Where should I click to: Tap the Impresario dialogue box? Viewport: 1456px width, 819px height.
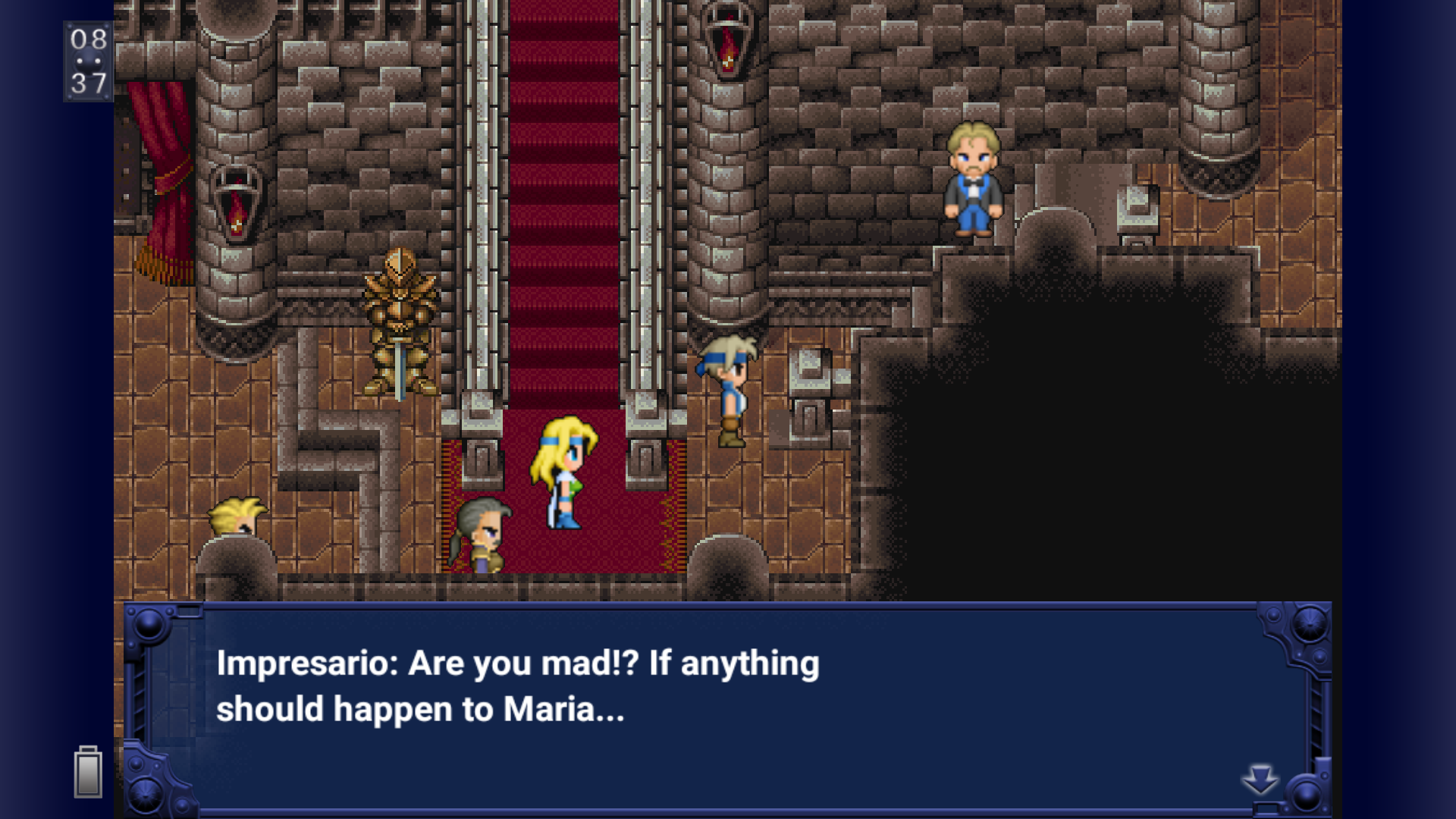click(x=726, y=707)
